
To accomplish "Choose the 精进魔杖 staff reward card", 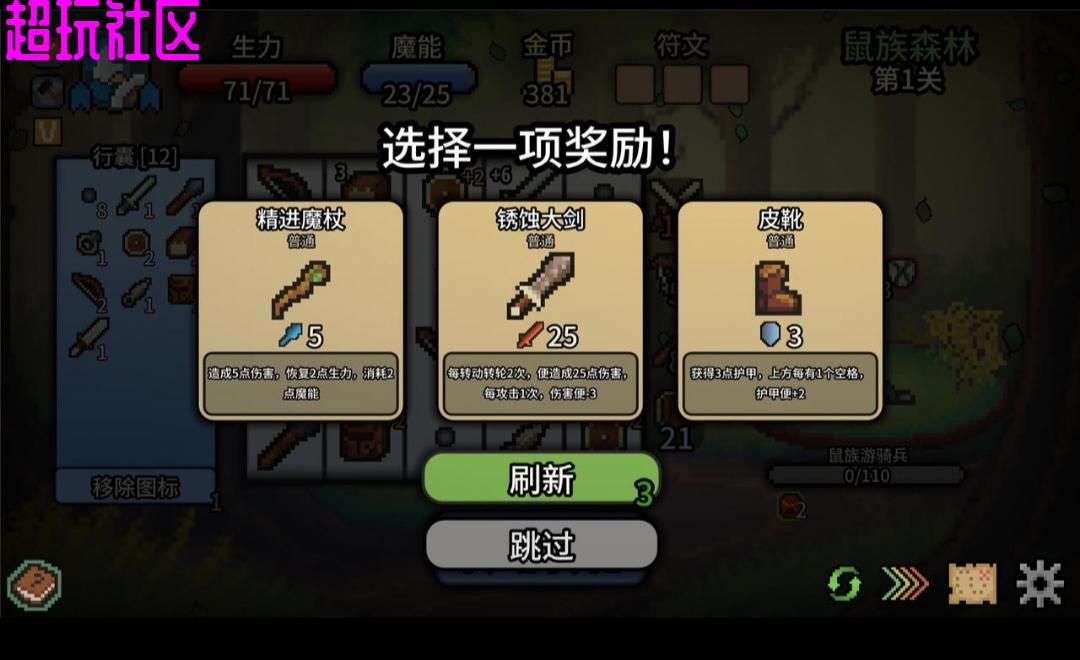I will pos(301,310).
